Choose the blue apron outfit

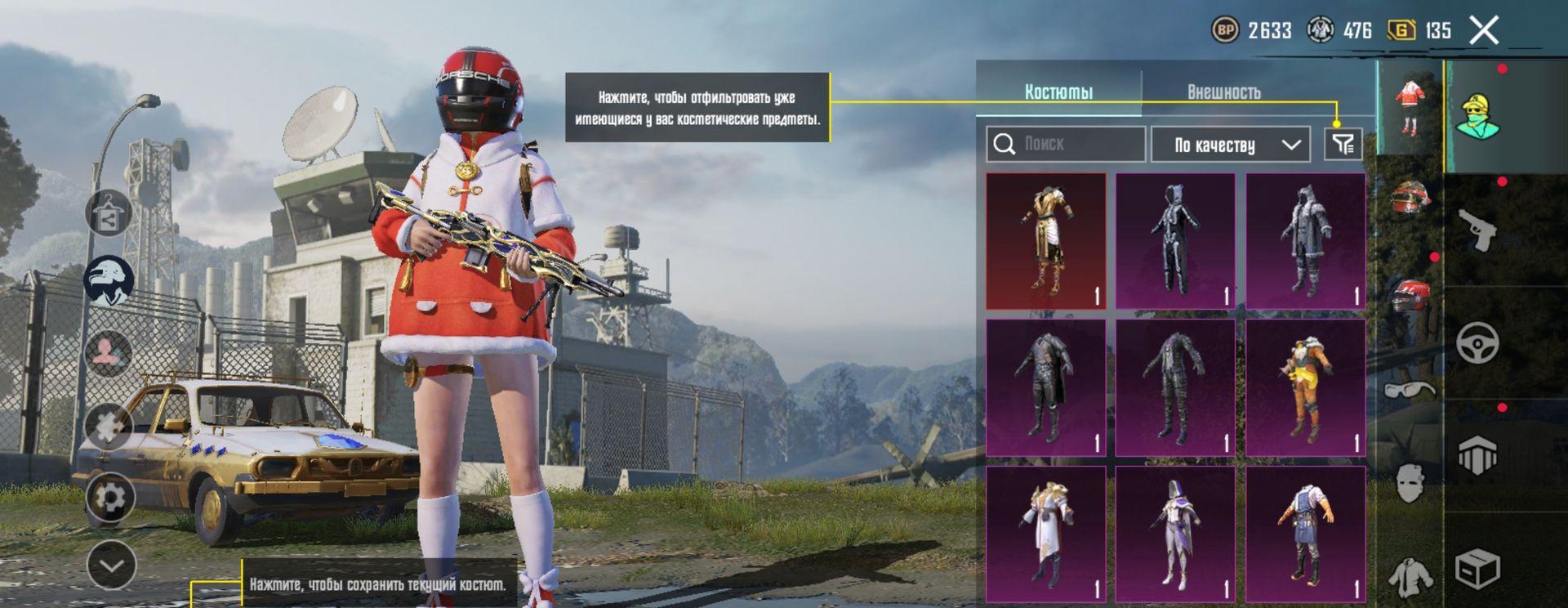[x=1305, y=534]
